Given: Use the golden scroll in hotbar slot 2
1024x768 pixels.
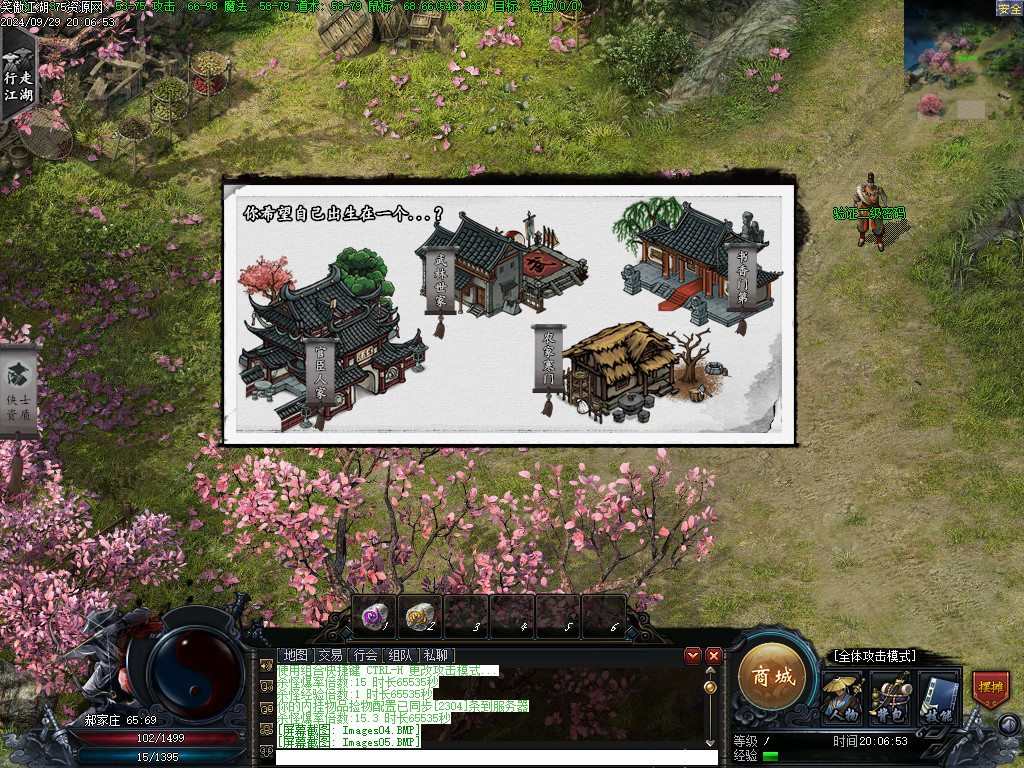Looking at the screenshot, I should click(x=420, y=616).
